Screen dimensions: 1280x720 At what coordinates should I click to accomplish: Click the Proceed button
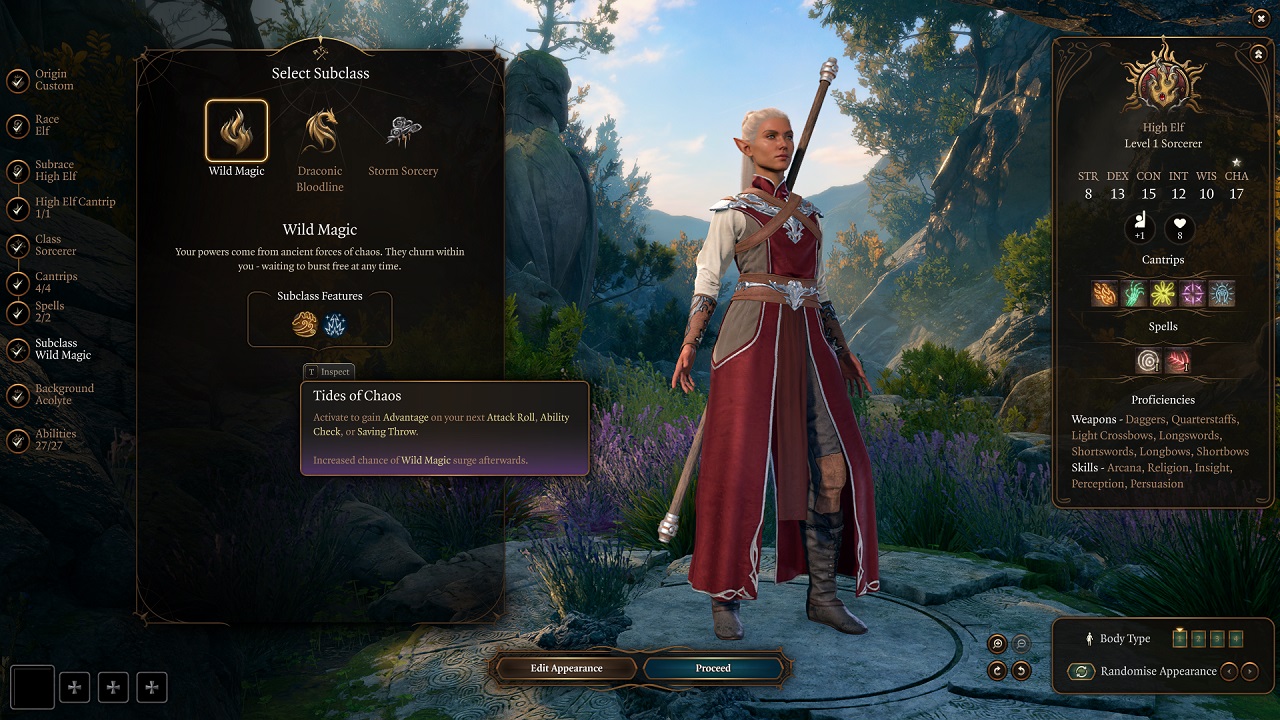point(714,668)
